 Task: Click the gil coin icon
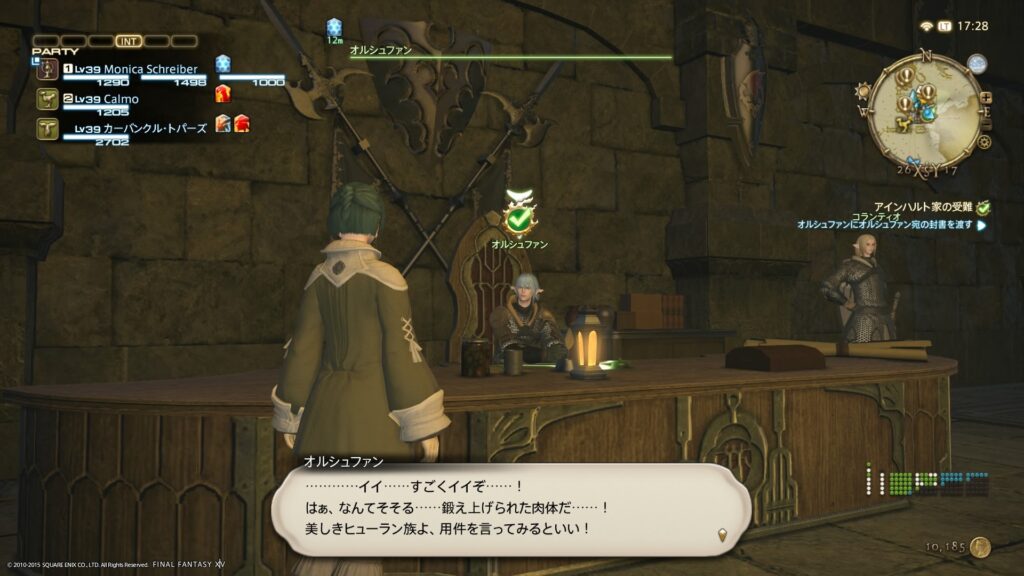980,547
